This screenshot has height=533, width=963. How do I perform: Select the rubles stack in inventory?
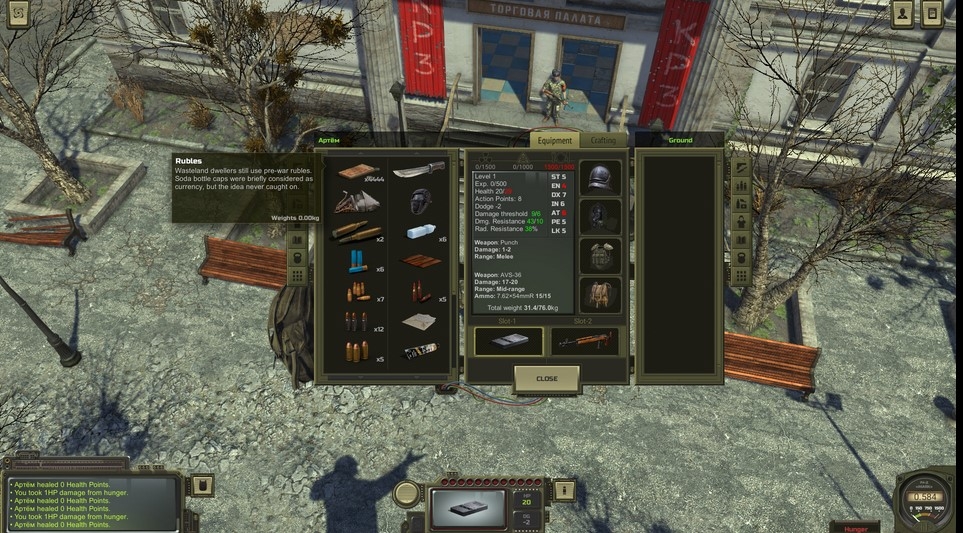[358, 171]
